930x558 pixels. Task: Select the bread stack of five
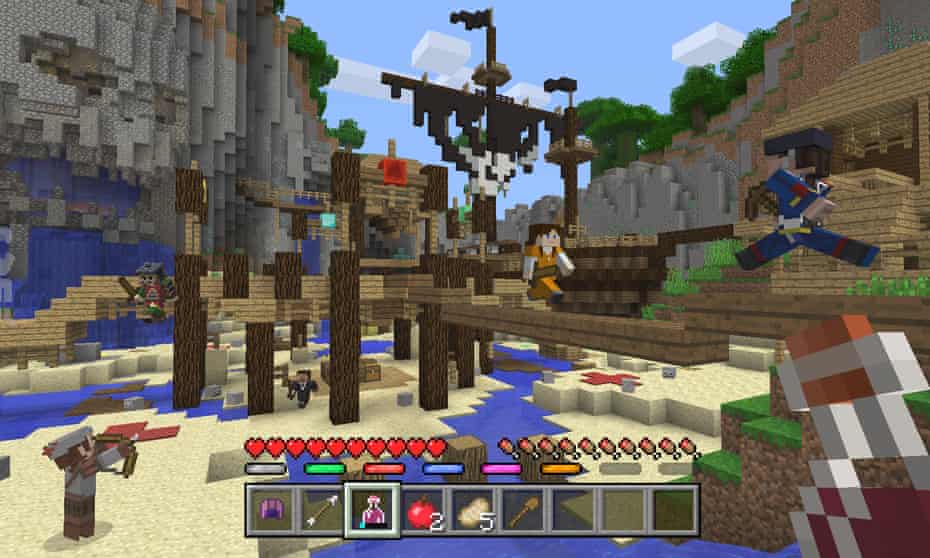coord(474,510)
